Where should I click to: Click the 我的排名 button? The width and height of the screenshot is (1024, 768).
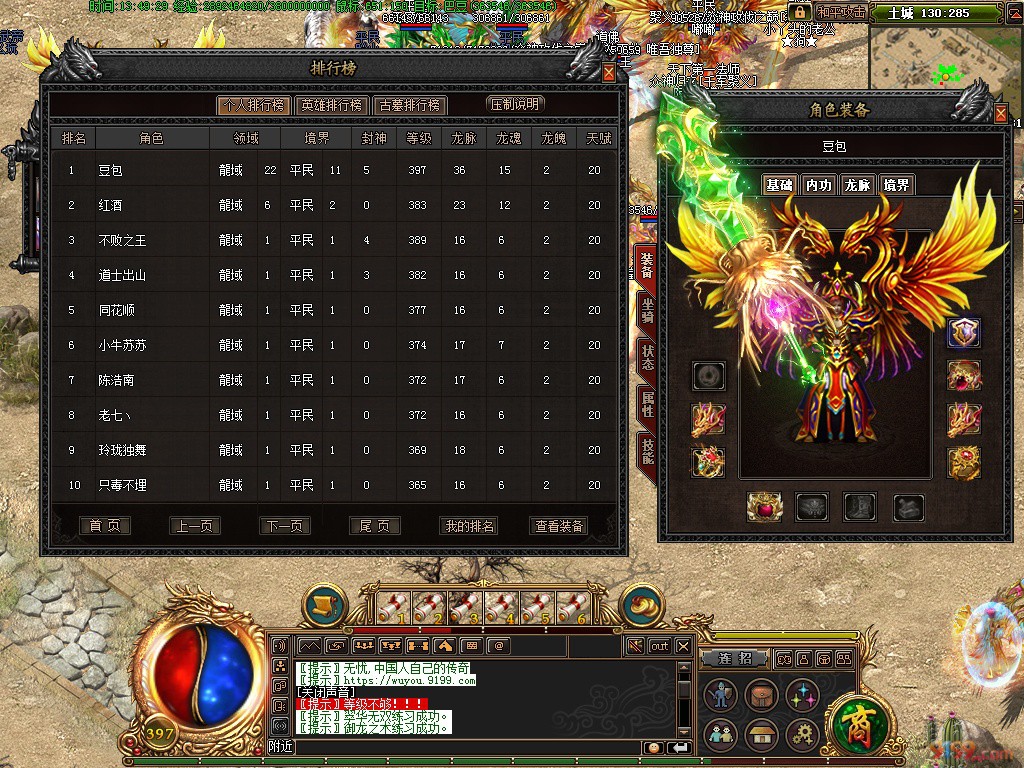click(x=468, y=526)
